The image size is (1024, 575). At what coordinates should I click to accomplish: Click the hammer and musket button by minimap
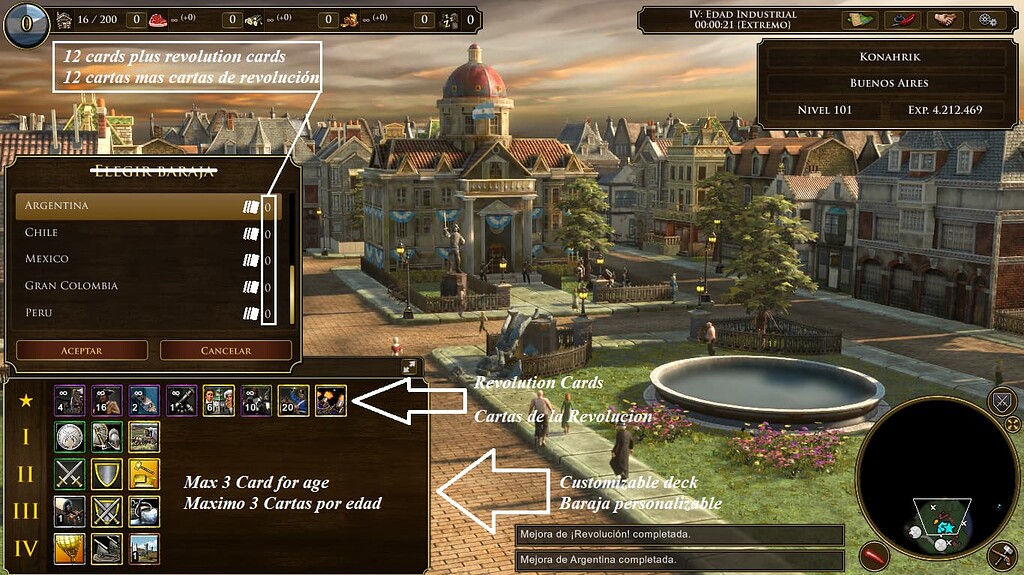tap(1001, 555)
